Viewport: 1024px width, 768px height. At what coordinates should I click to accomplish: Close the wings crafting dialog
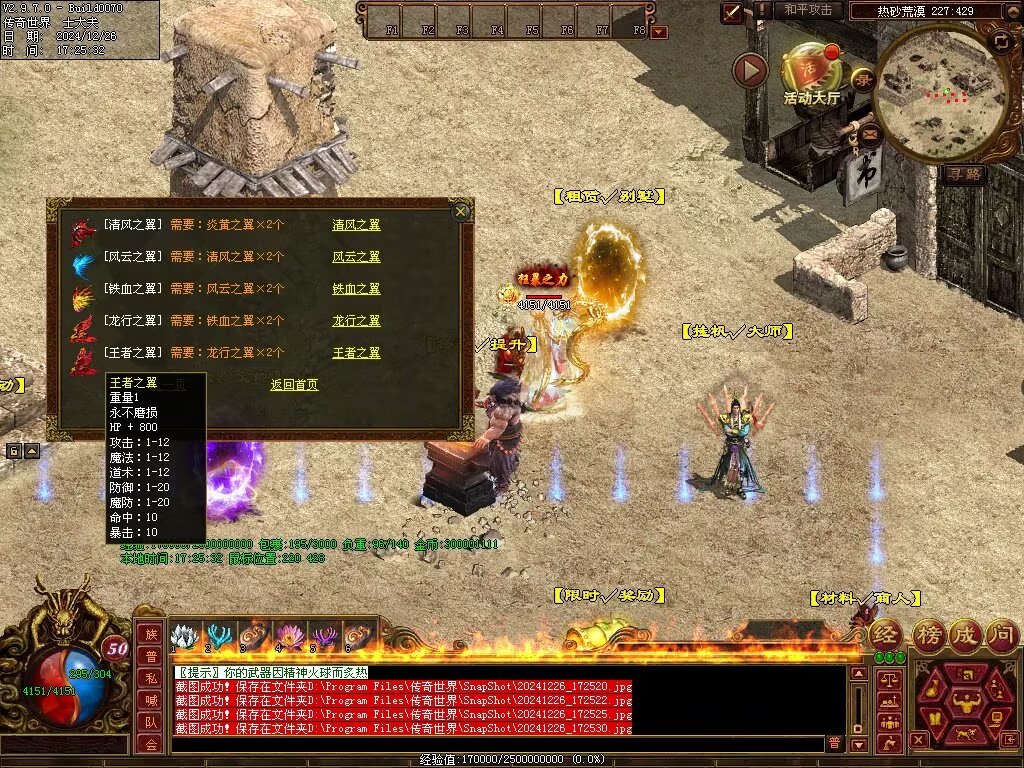click(460, 211)
